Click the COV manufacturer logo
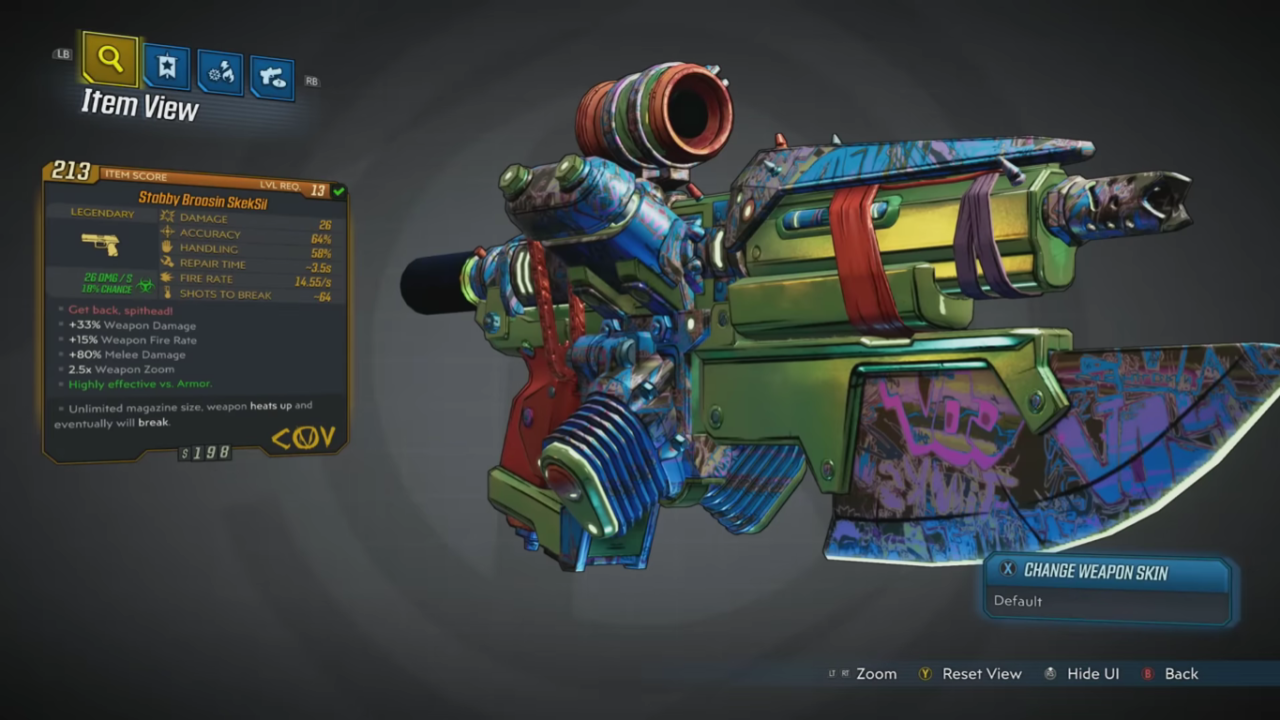This screenshot has height=720, width=1280. (x=303, y=437)
